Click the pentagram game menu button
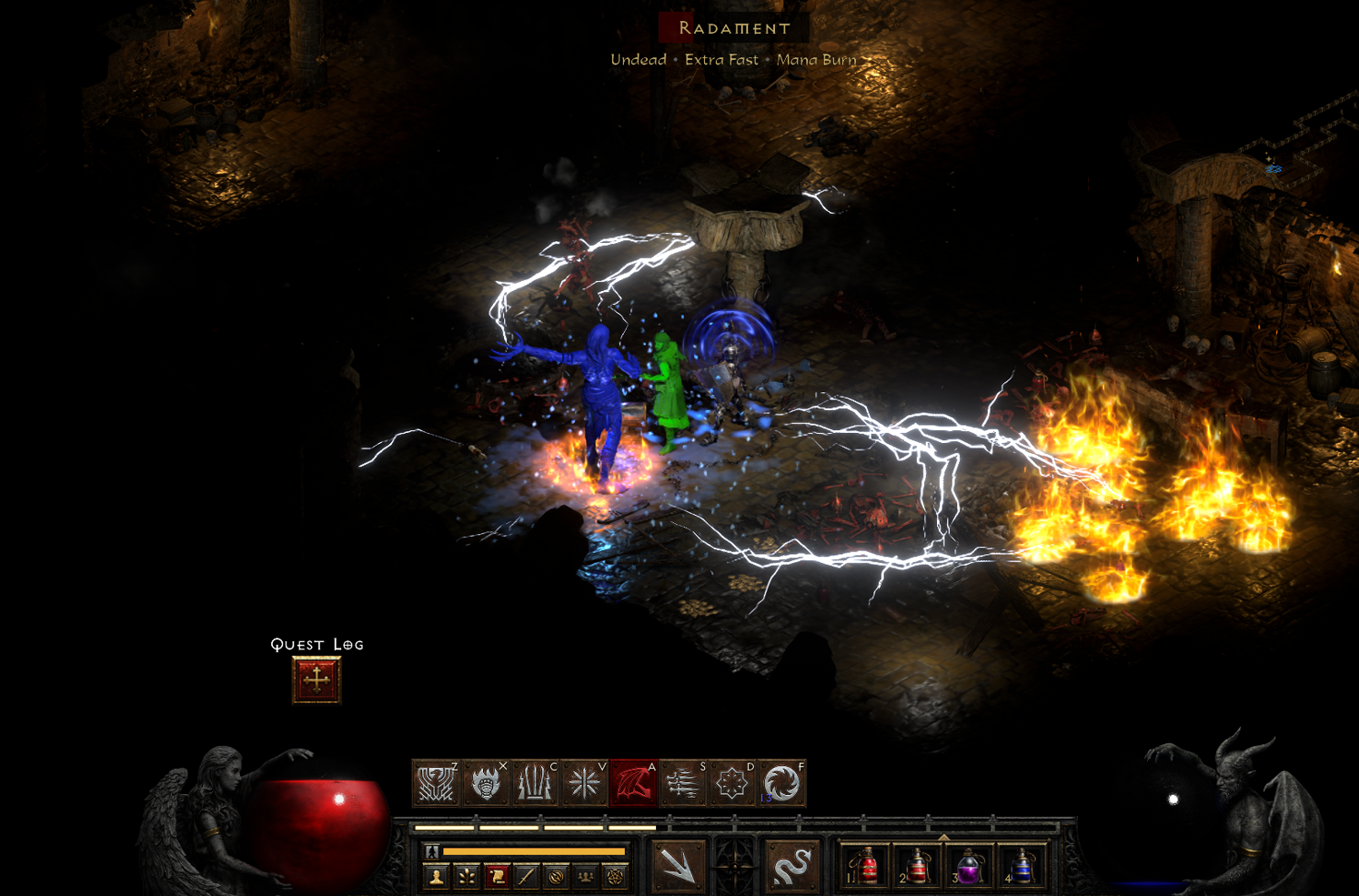This screenshot has width=1359, height=896. 616,877
